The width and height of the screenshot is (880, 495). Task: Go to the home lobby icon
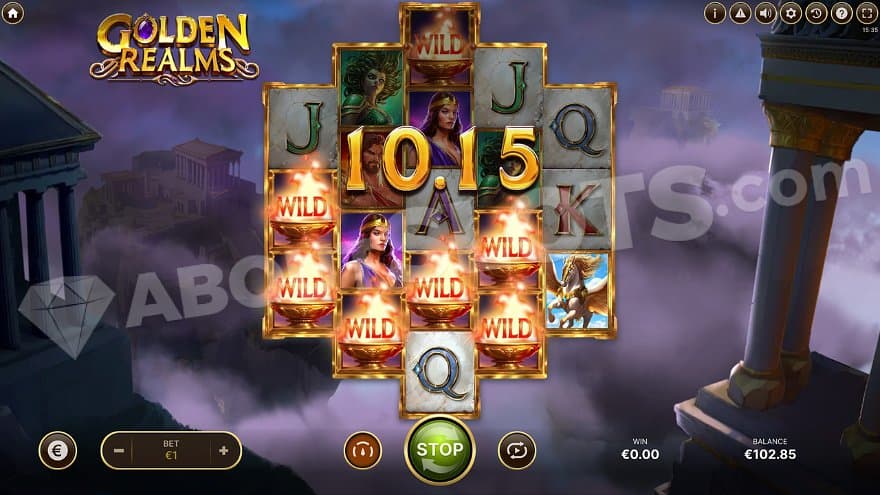(x=13, y=13)
